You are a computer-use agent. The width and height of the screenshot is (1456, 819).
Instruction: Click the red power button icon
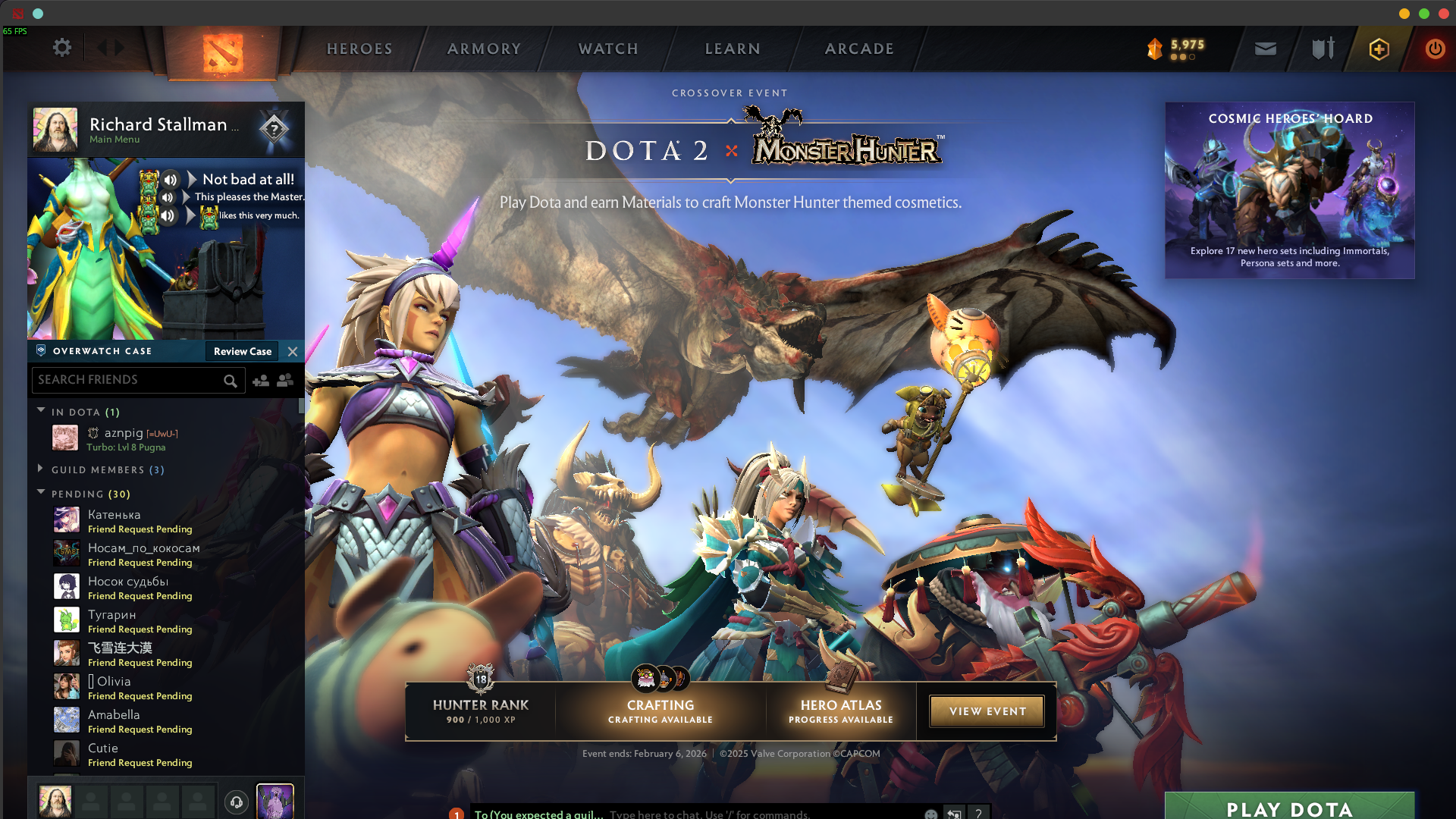coord(1434,48)
